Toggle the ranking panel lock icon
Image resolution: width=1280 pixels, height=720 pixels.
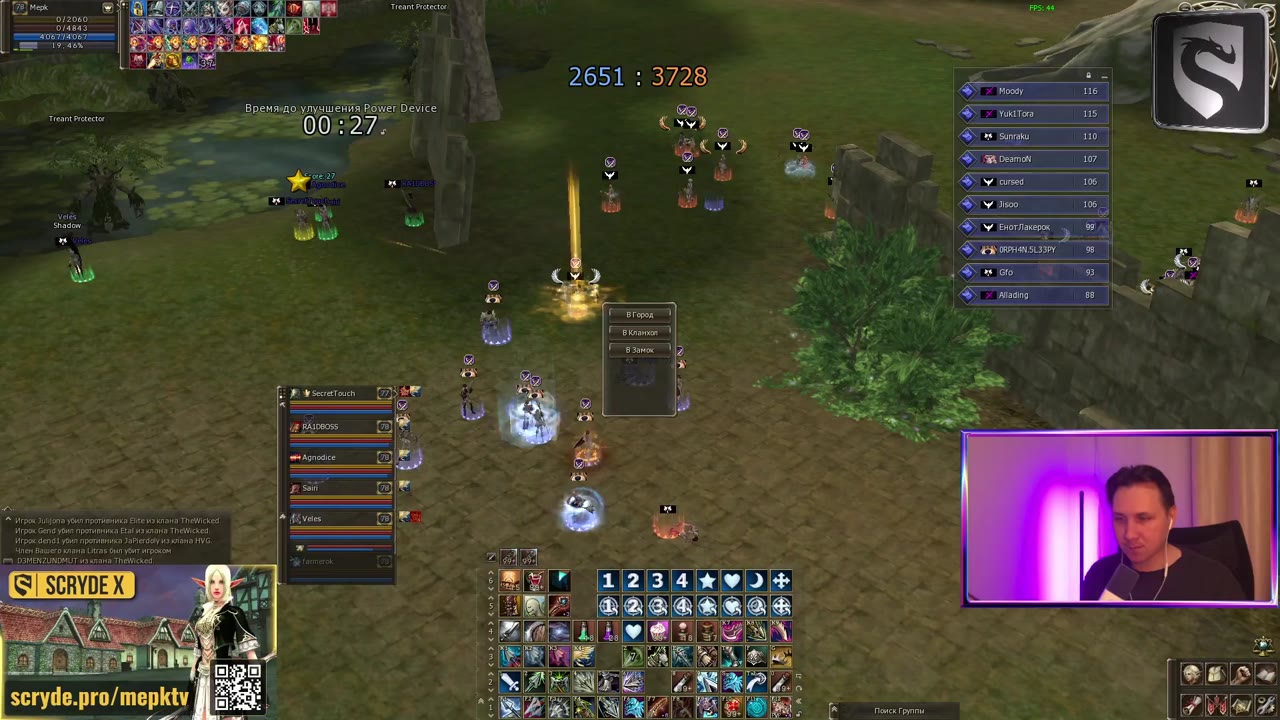[x=1088, y=76]
